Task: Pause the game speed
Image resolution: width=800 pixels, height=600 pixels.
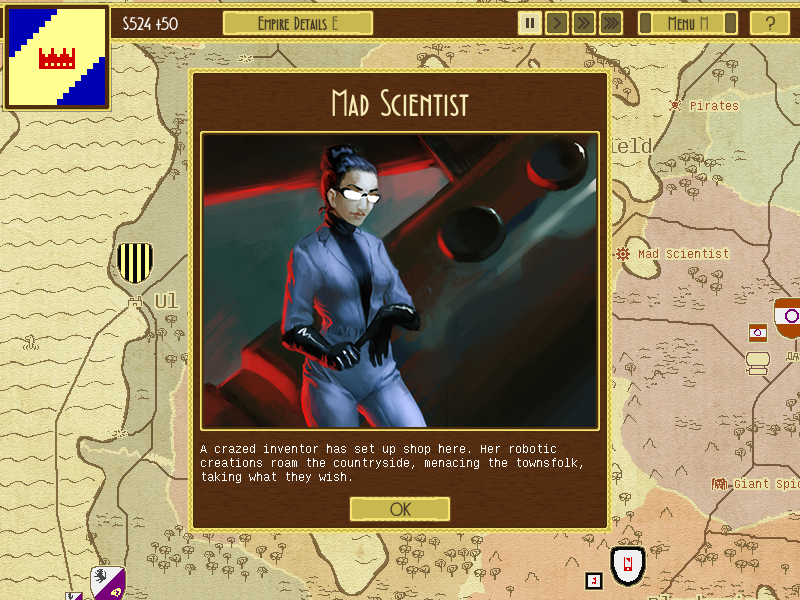Action: click(x=530, y=23)
